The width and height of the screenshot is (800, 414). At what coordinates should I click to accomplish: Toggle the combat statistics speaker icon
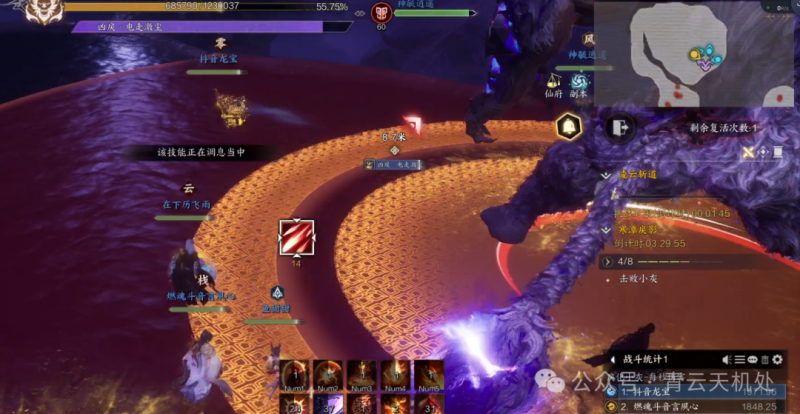click(727, 359)
